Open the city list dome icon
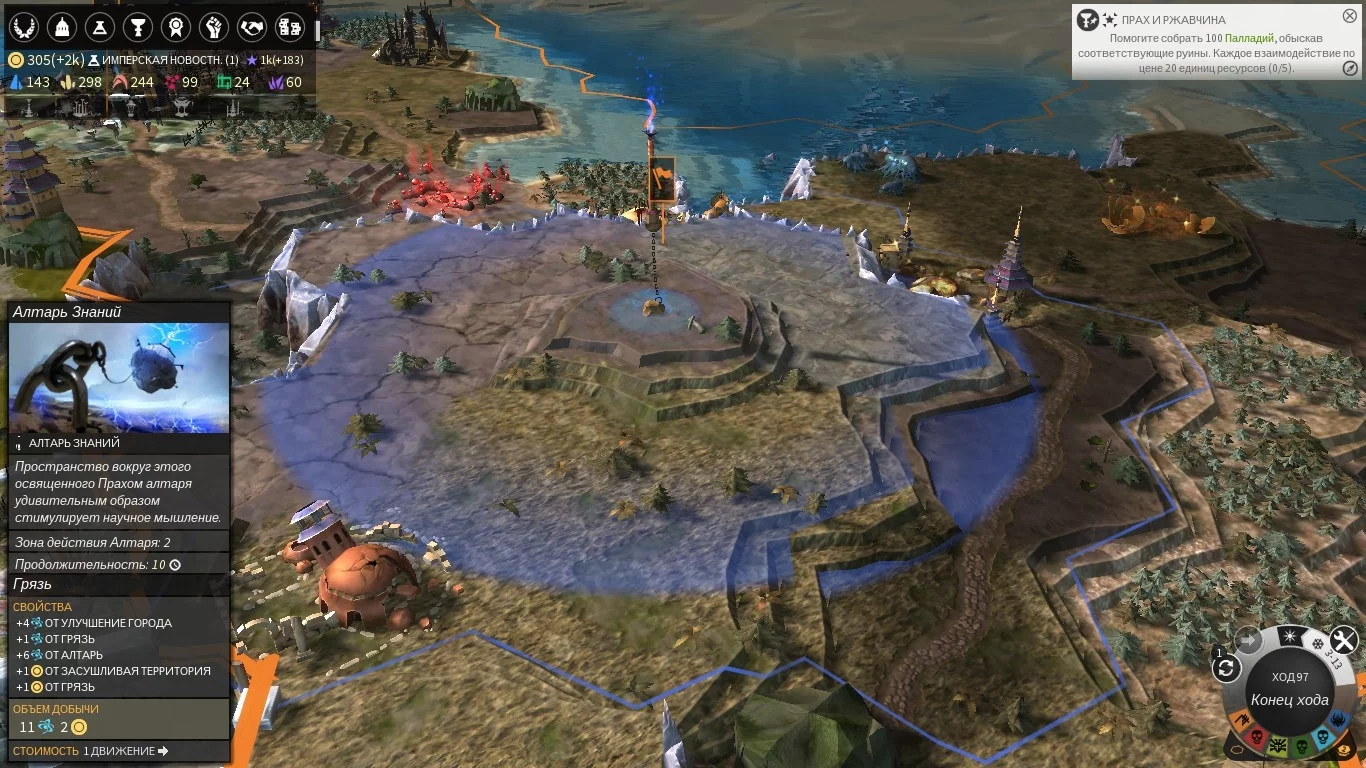Viewport: 1366px width, 768px height. click(x=63, y=25)
